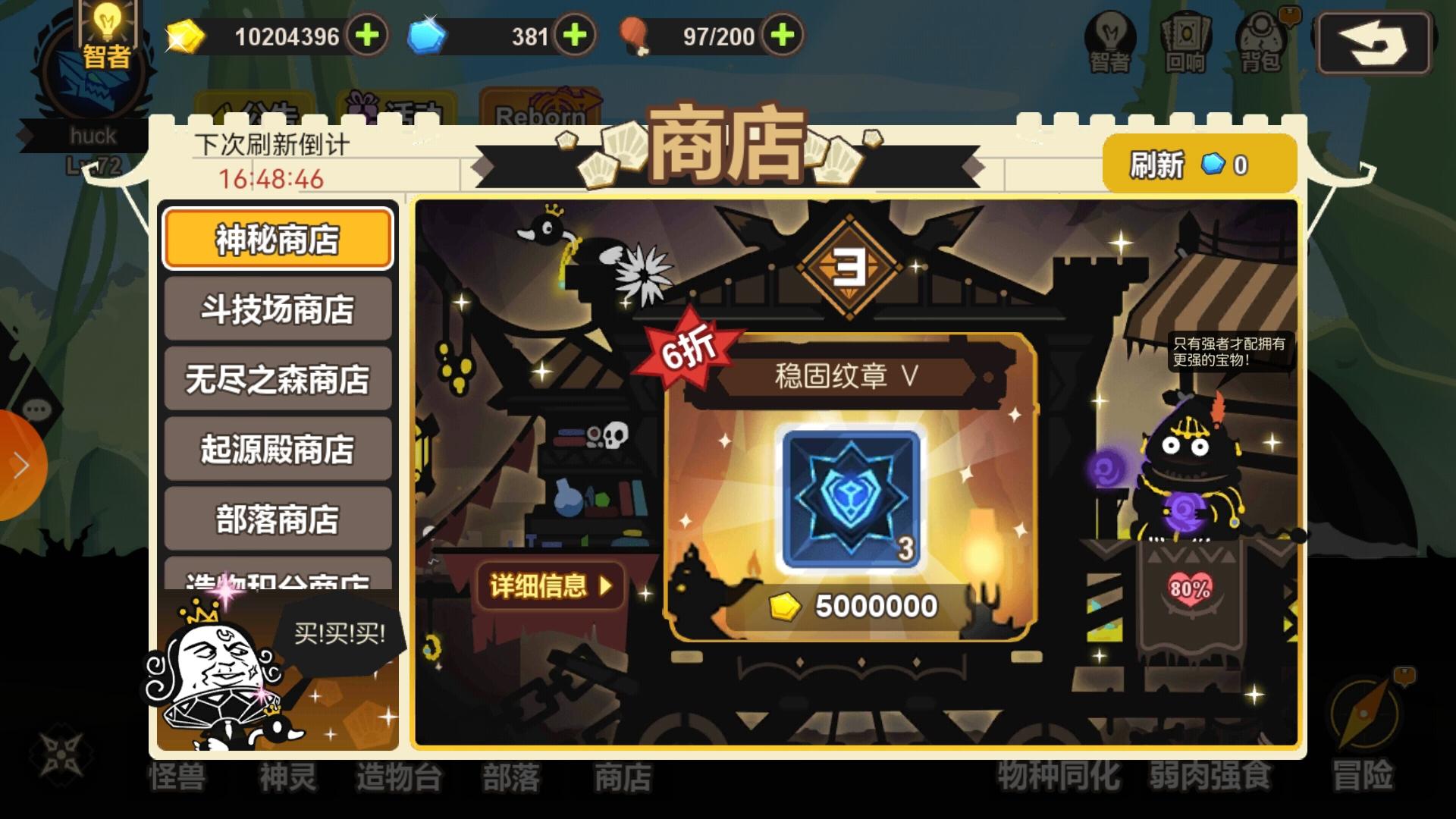Select the 部落商店 shop tab
The width and height of the screenshot is (1456, 819).
[x=277, y=520]
